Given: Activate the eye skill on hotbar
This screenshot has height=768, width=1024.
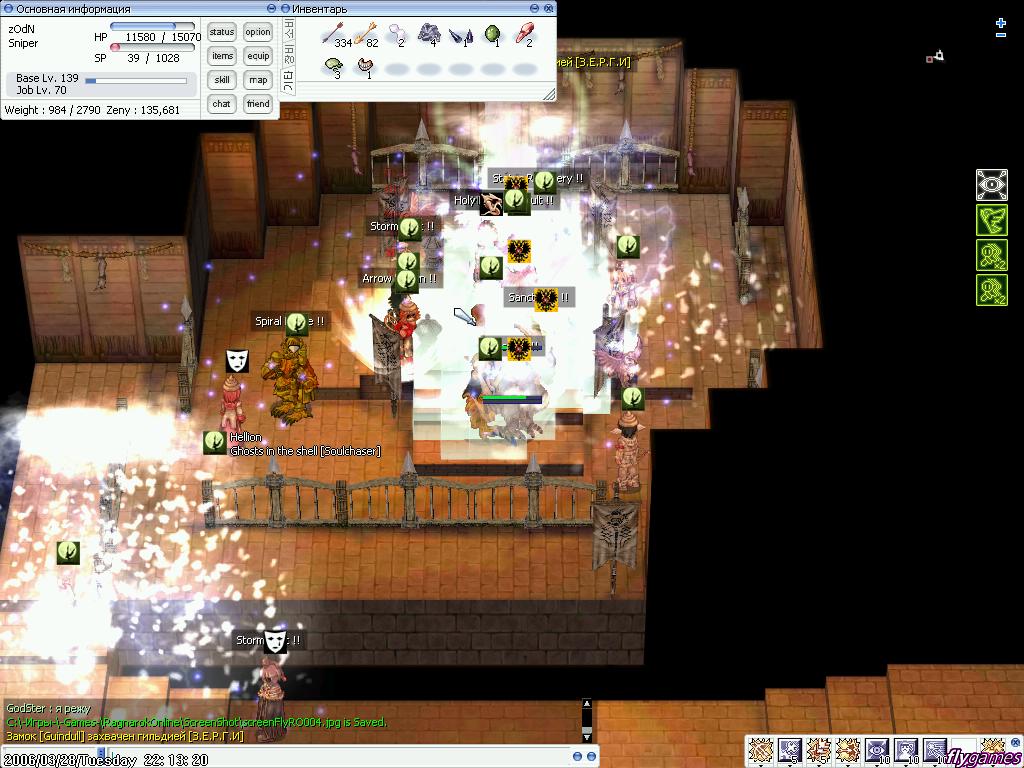Looking at the screenshot, I should pos(877,749).
